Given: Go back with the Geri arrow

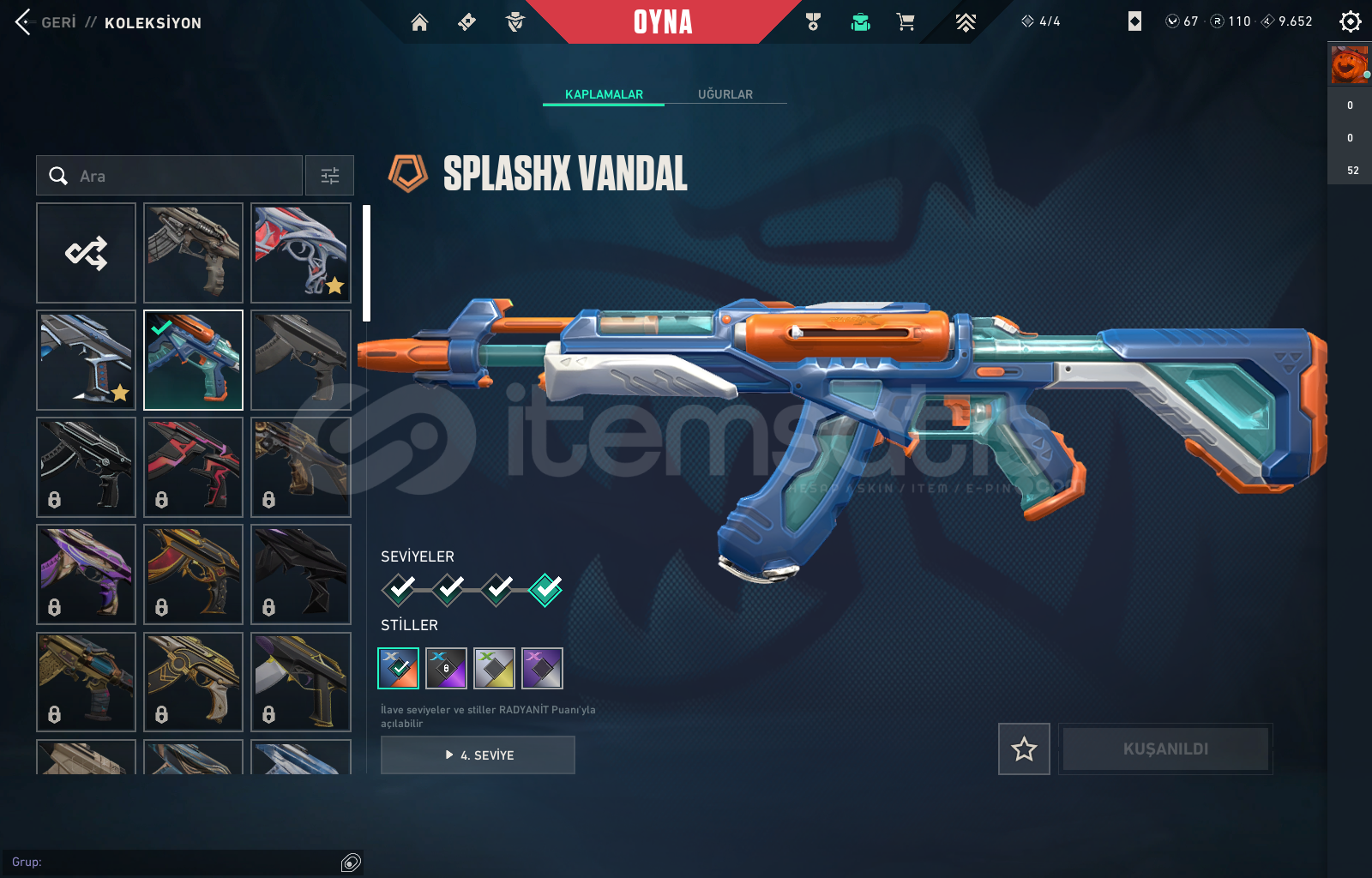Looking at the screenshot, I should coord(24,22).
